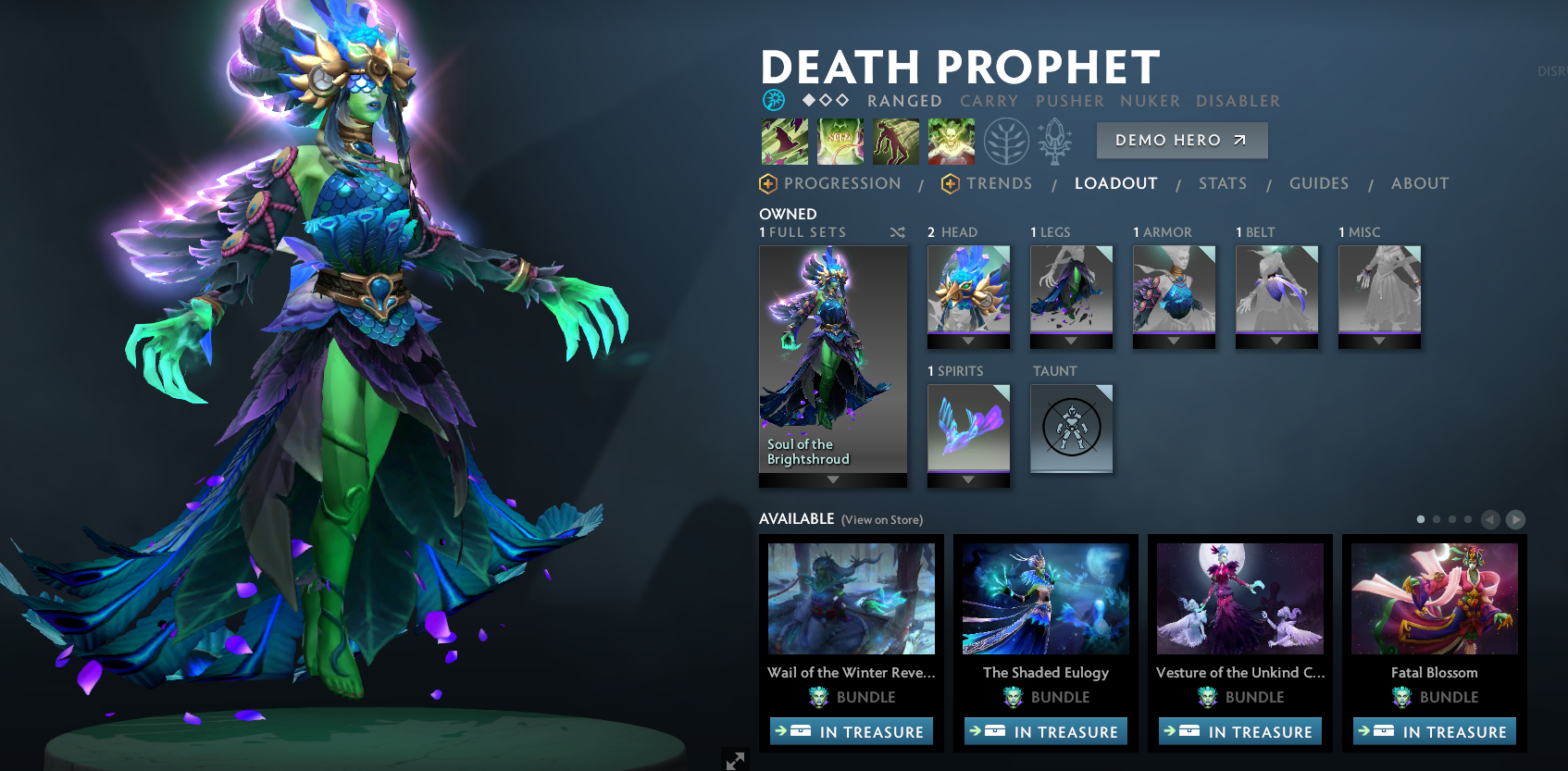Screen dimensions: 1568x771
Task: Advance the carousel with the right arrow
Action: [1515, 519]
